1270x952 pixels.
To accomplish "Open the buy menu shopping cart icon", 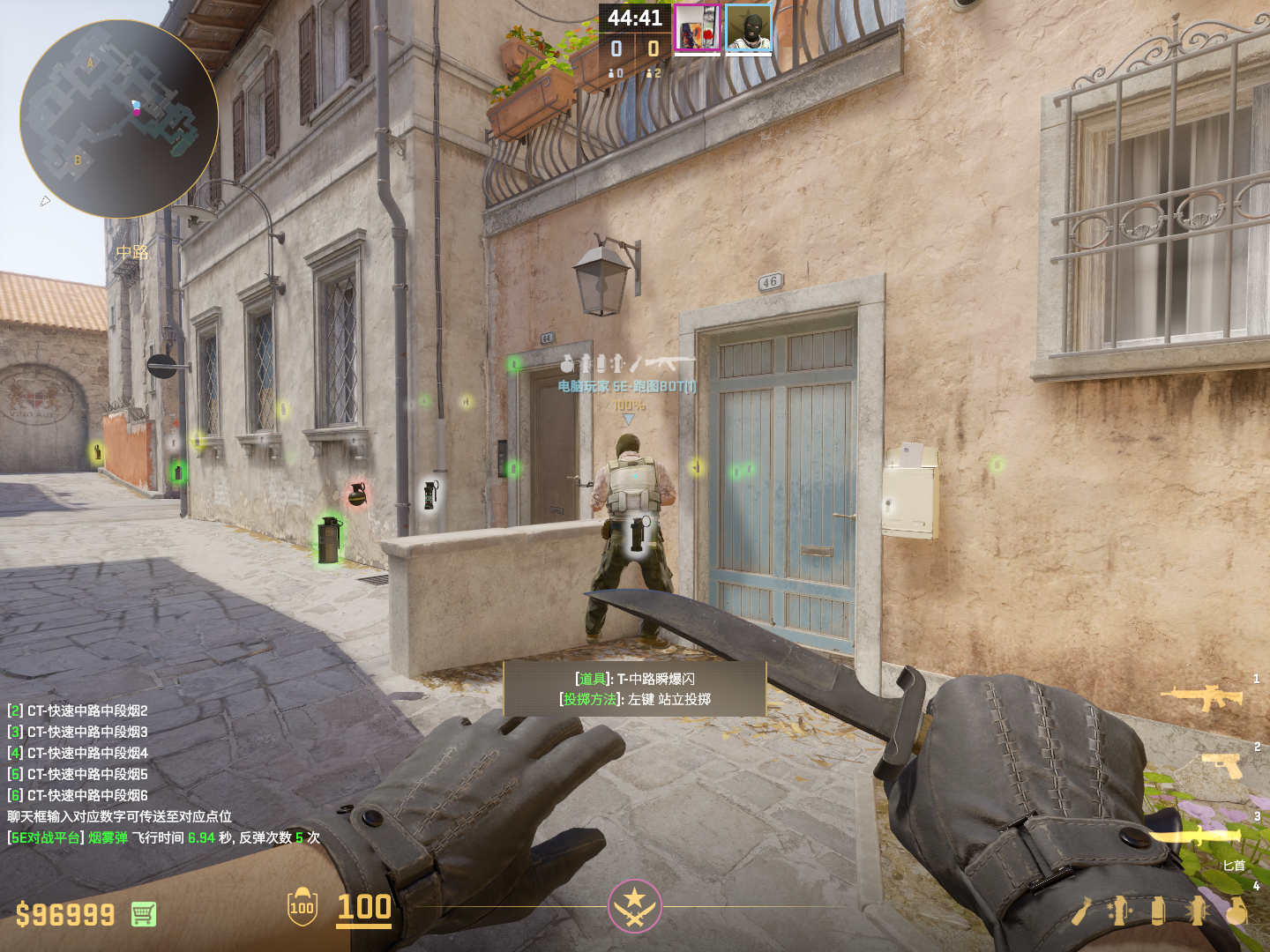I will point(144,914).
